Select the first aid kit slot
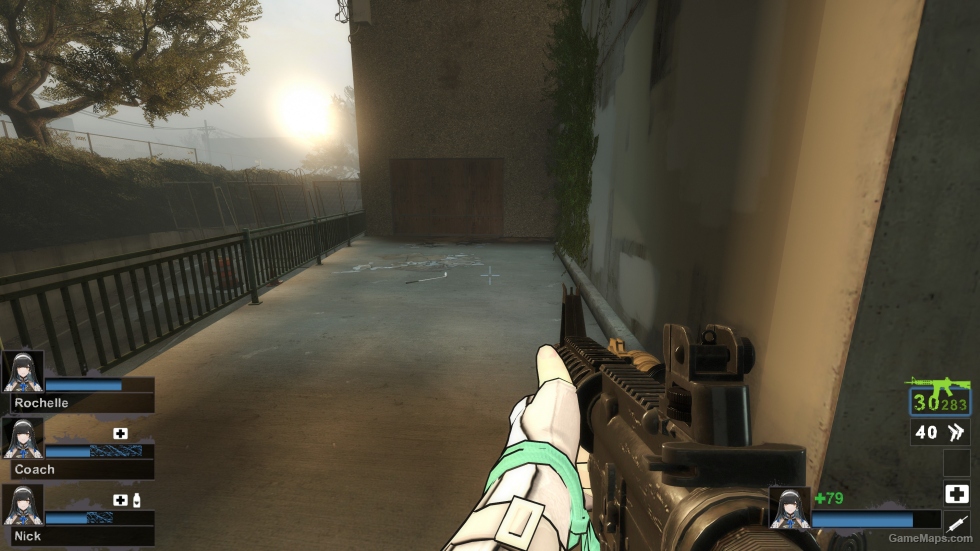 [956, 493]
